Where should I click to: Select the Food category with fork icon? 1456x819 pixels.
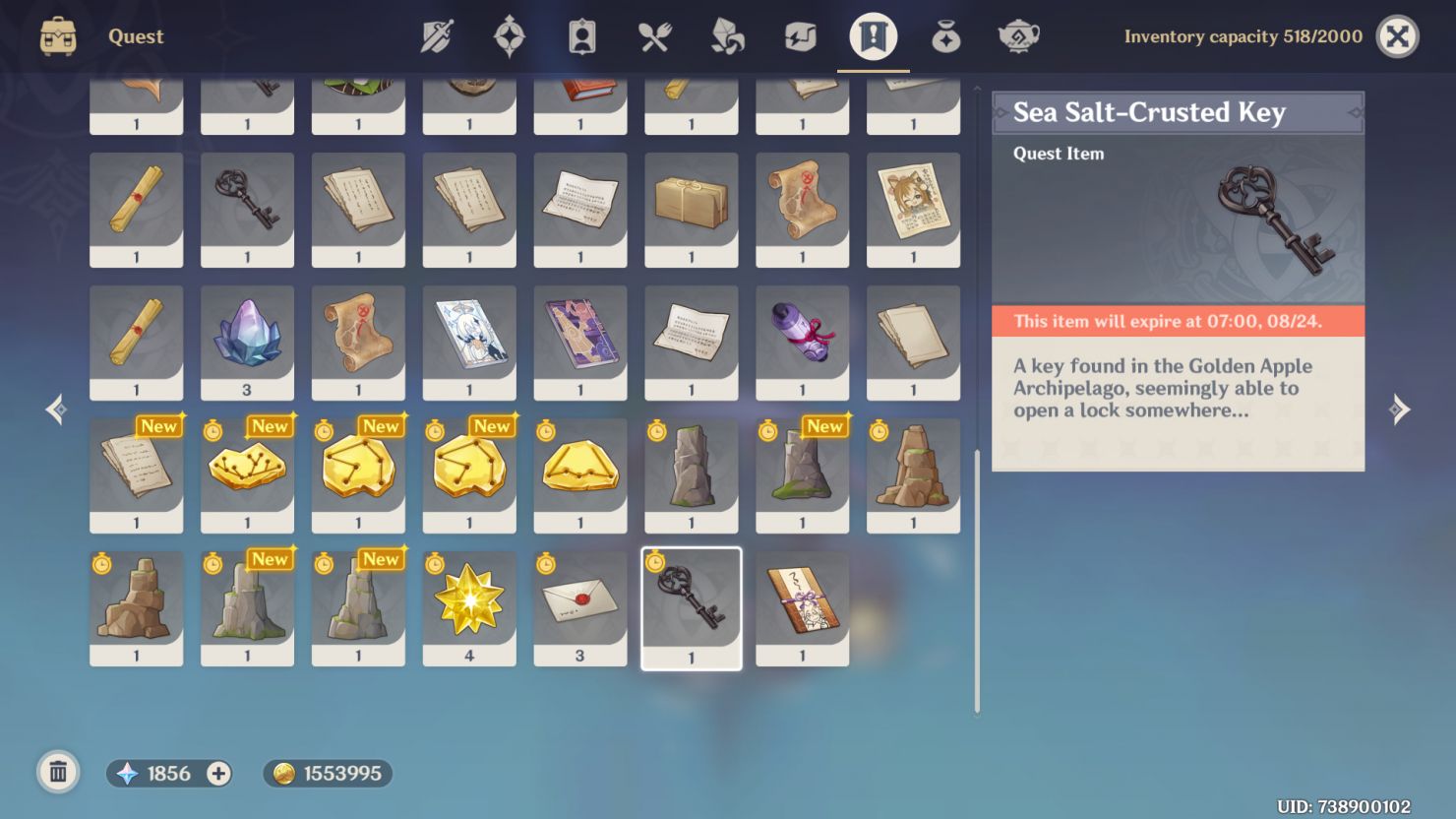(653, 36)
